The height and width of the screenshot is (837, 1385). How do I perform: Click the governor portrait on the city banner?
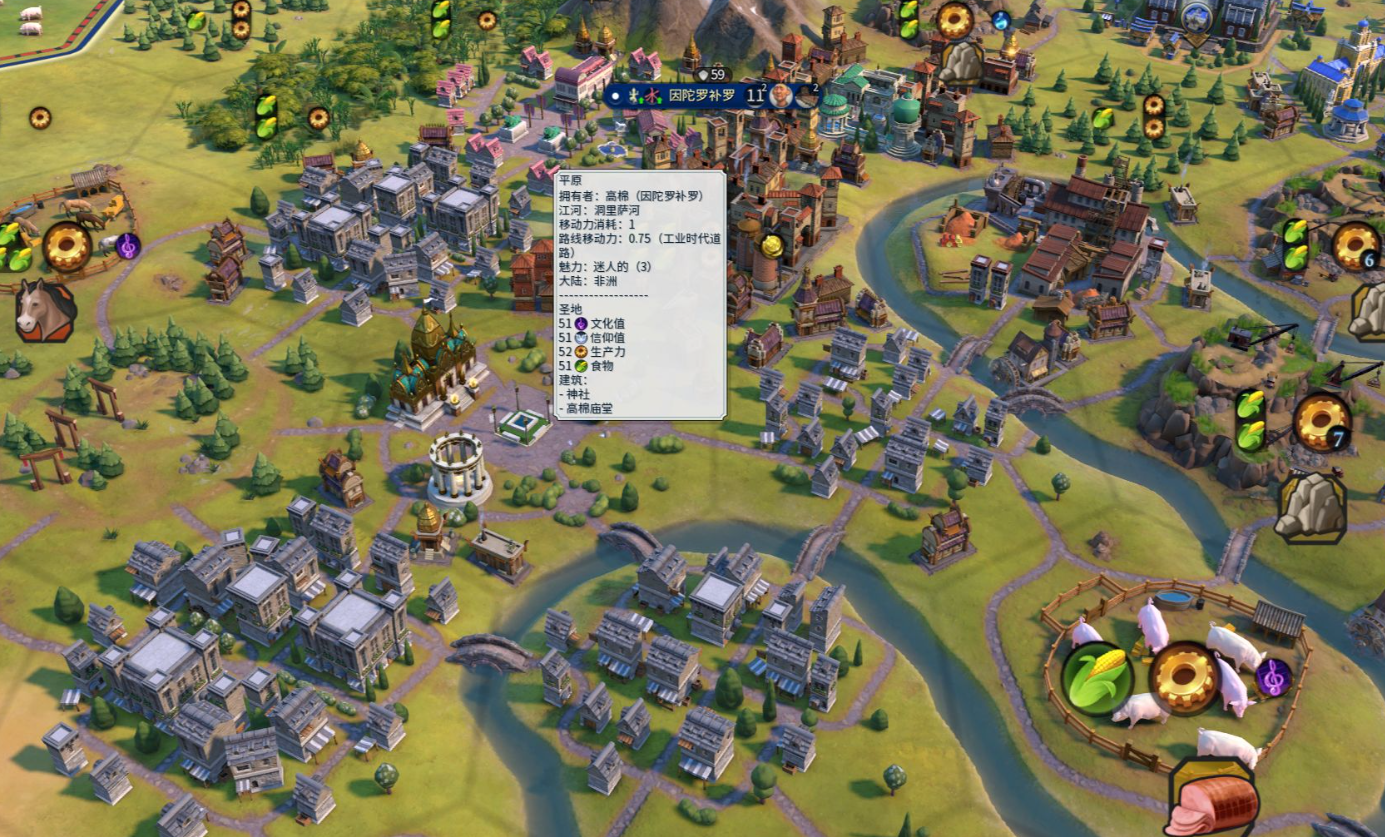click(x=781, y=96)
